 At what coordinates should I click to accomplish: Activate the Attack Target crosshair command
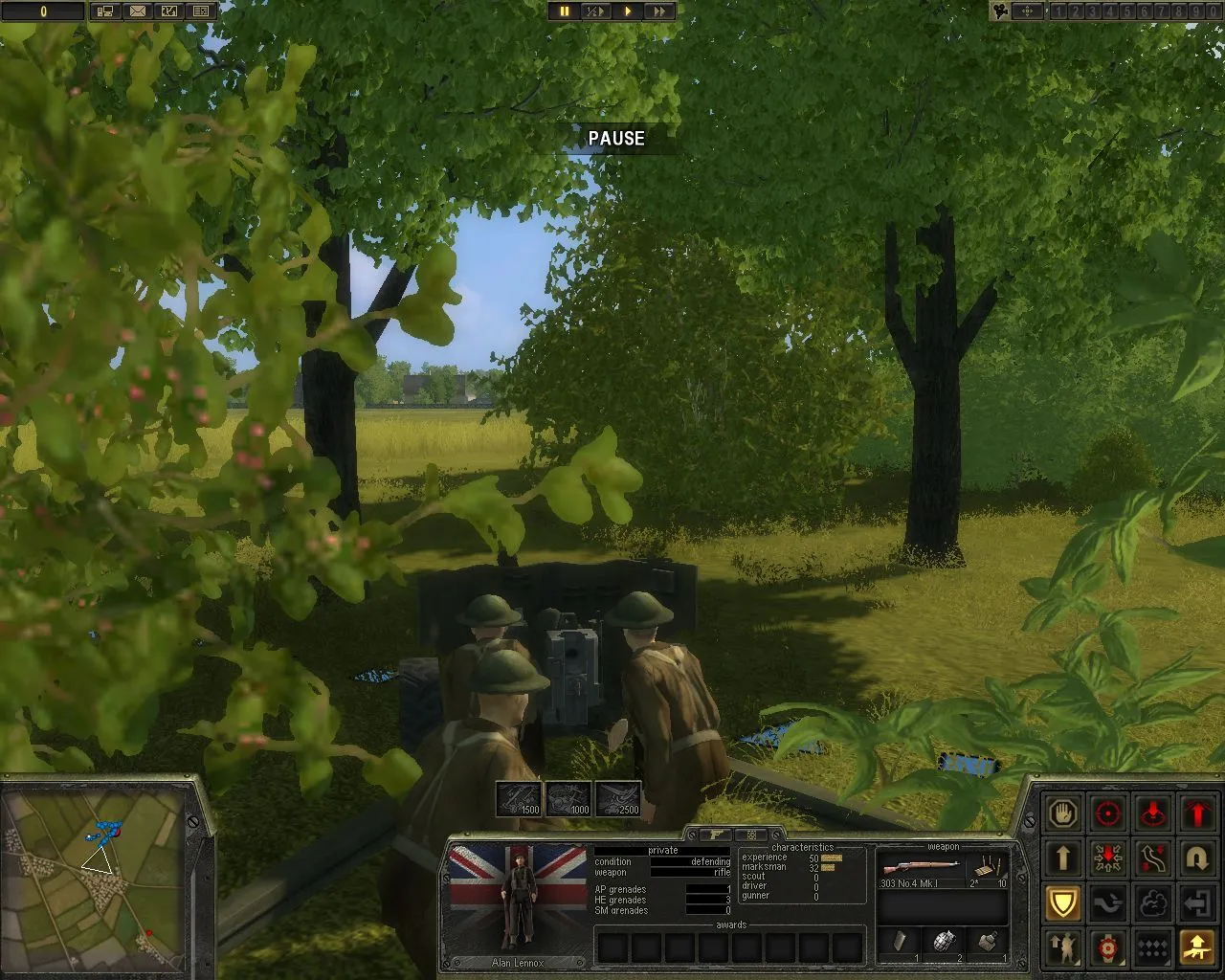[1108, 813]
